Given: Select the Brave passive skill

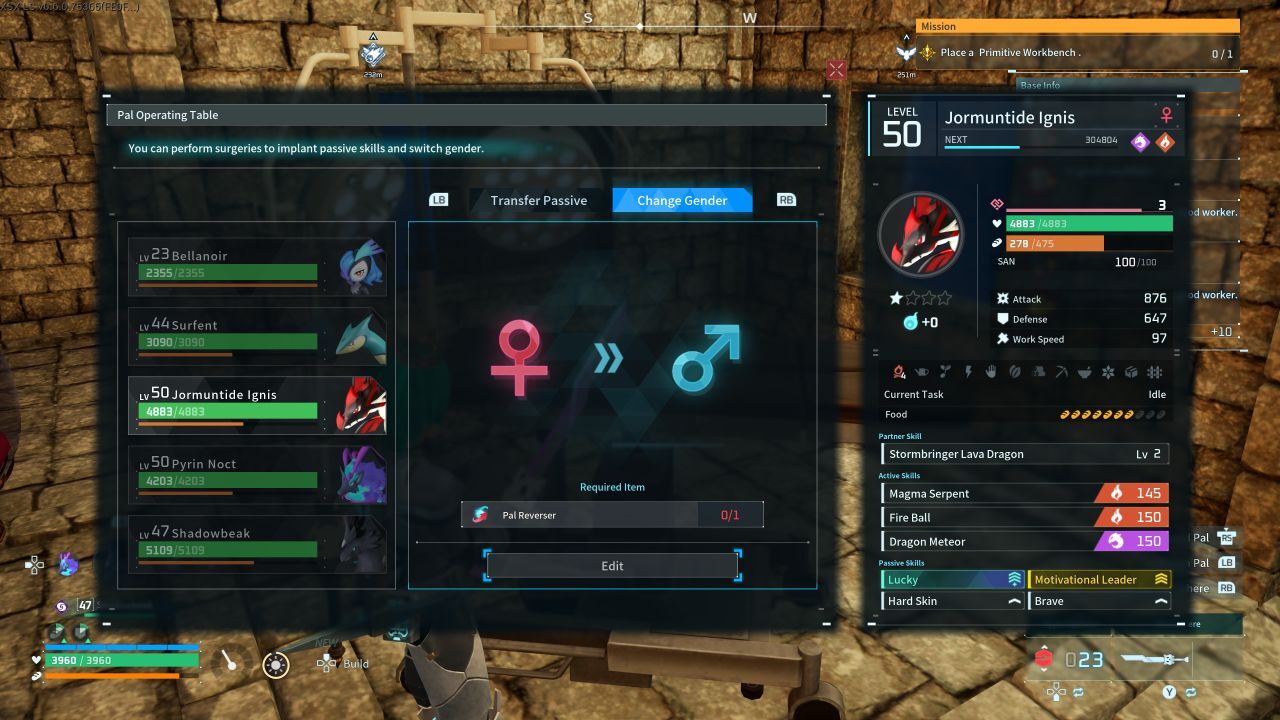Looking at the screenshot, I should point(1099,601).
